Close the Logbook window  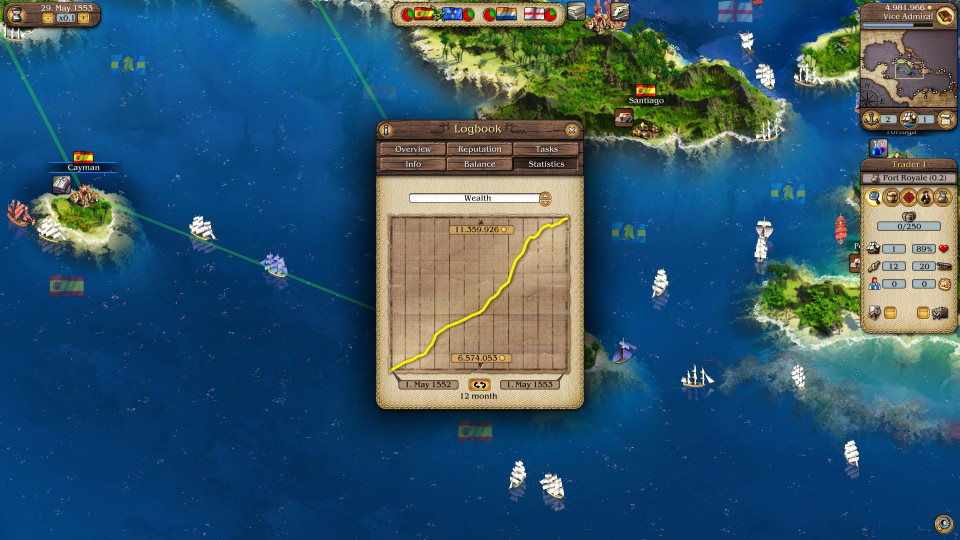pos(571,129)
